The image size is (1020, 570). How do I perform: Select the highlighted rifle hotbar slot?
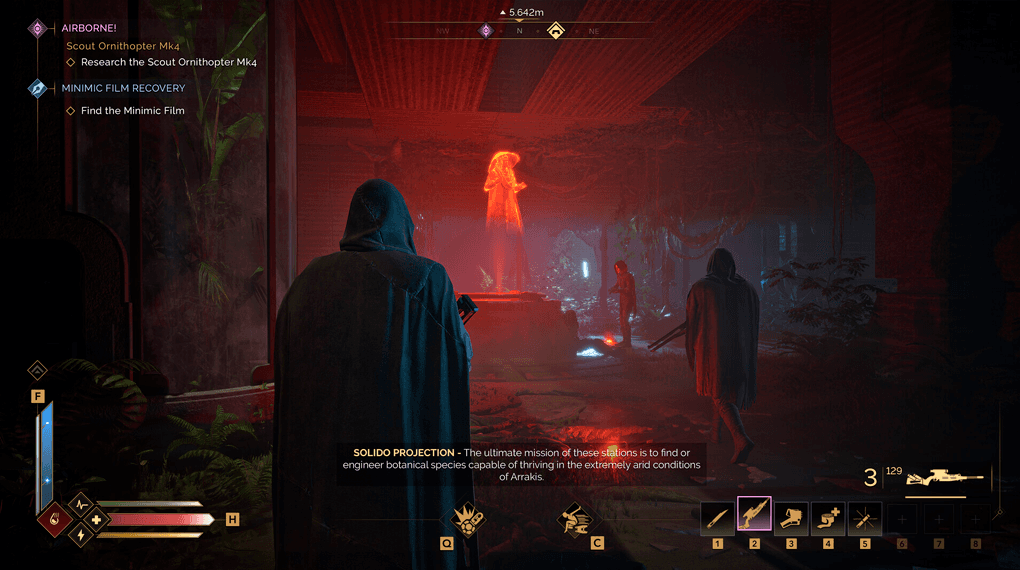pyautogui.click(x=754, y=514)
